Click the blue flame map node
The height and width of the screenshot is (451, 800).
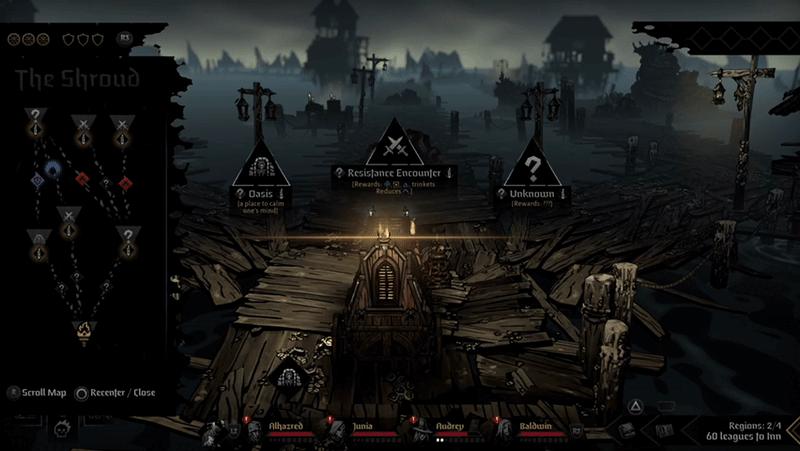coord(53,169)
